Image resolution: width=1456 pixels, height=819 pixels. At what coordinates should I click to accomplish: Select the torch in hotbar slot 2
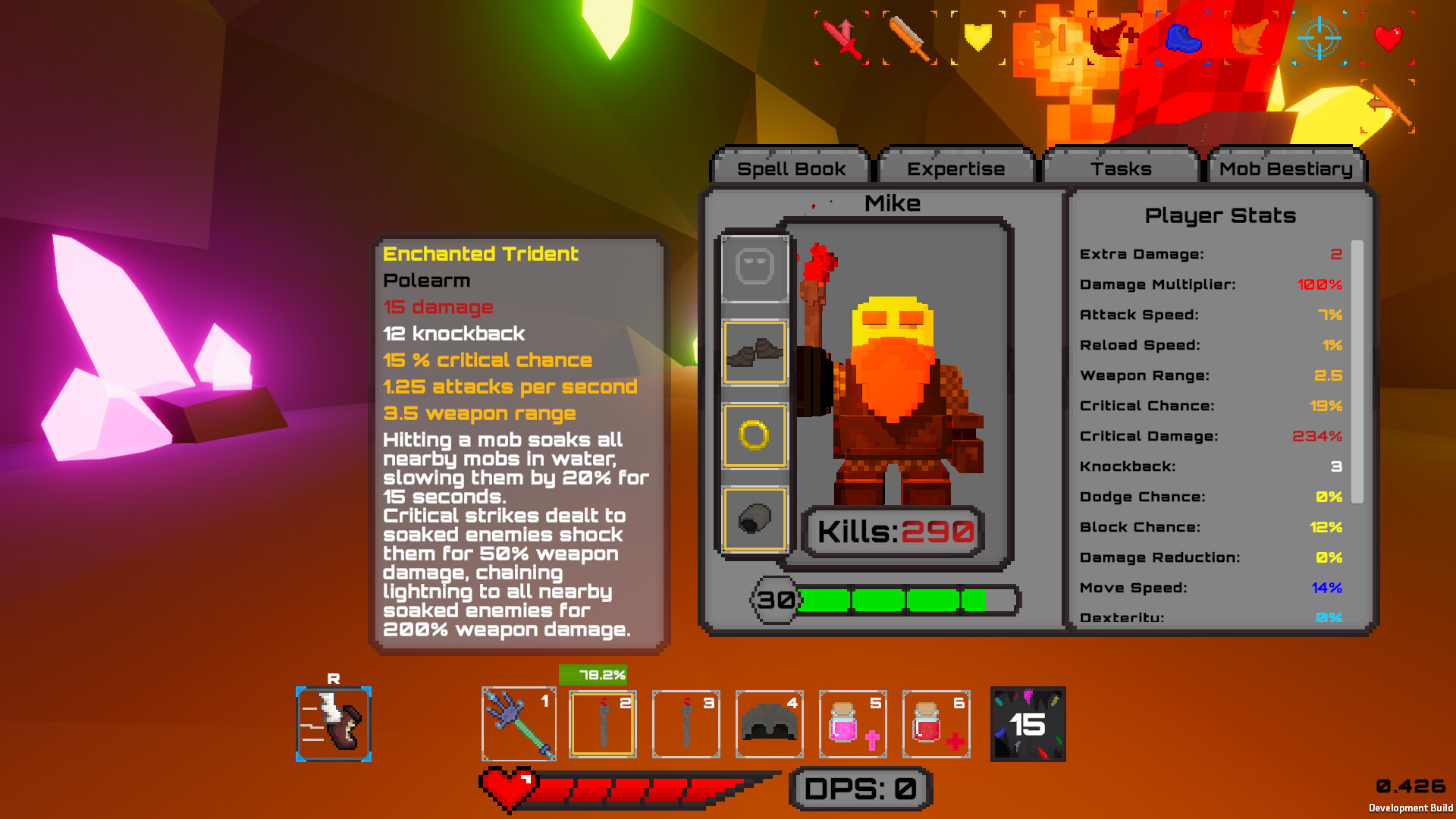click(601, 723)
